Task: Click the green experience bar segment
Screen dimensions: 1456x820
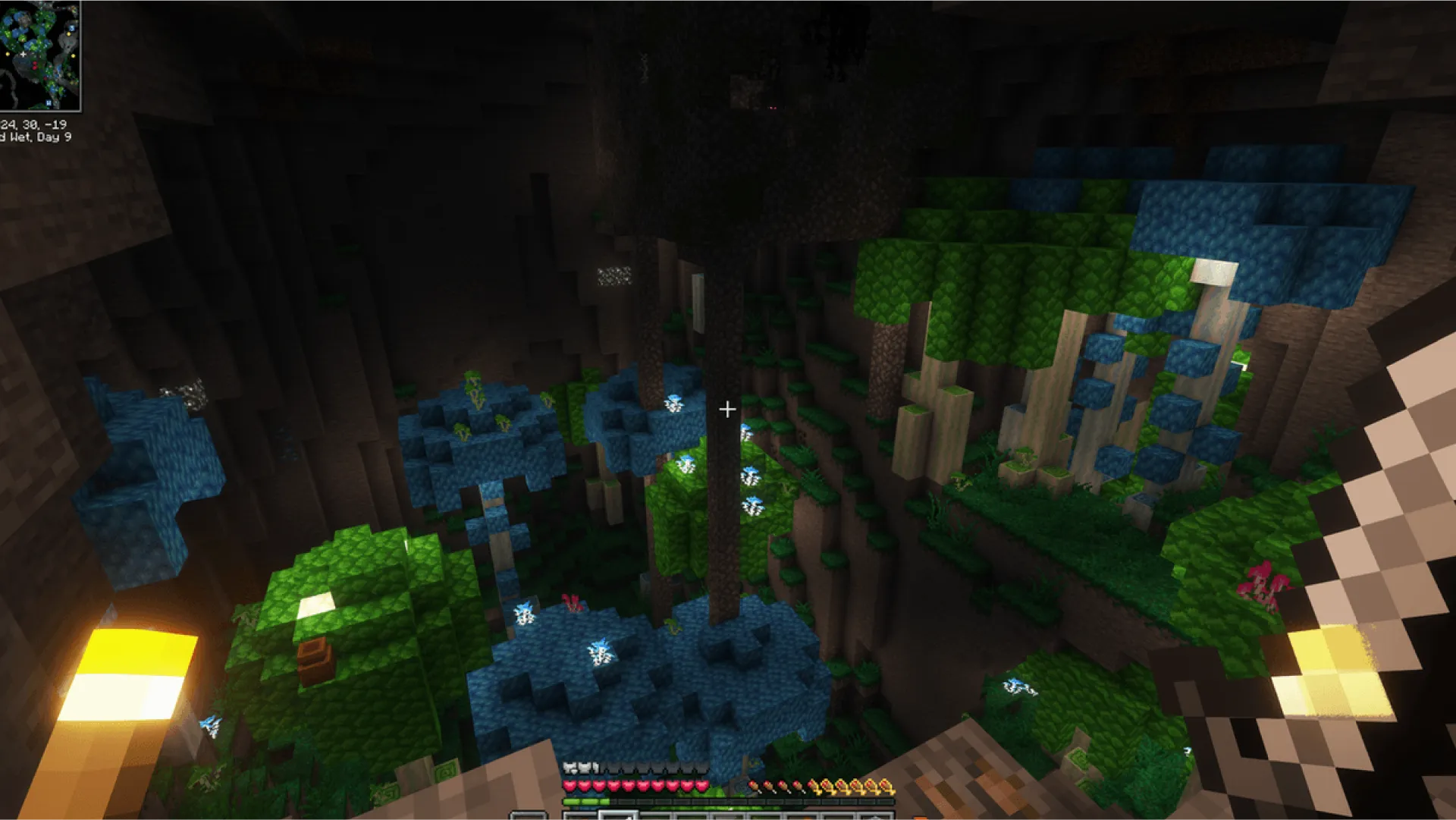Action: coord(585,801)
